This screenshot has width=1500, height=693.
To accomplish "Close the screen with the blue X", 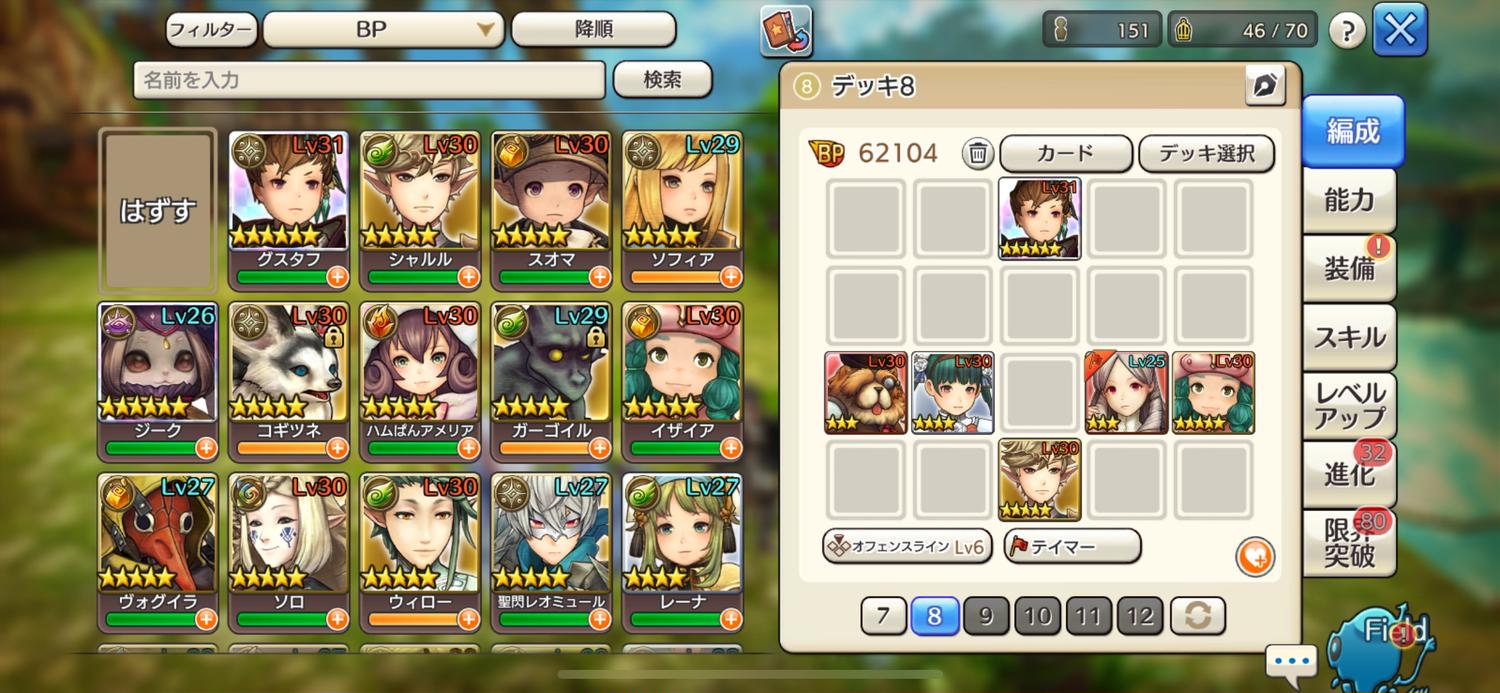I will tap(1399, 30).
